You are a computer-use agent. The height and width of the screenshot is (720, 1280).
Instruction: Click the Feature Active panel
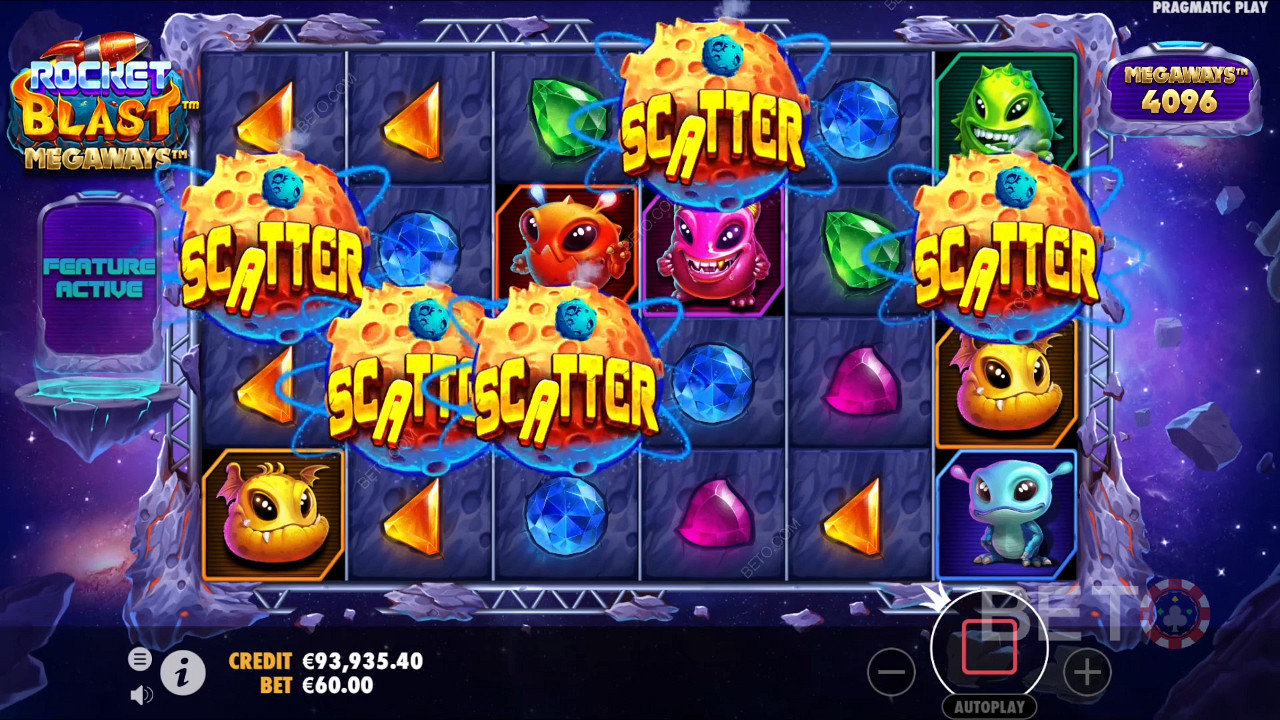pos(99,278)
